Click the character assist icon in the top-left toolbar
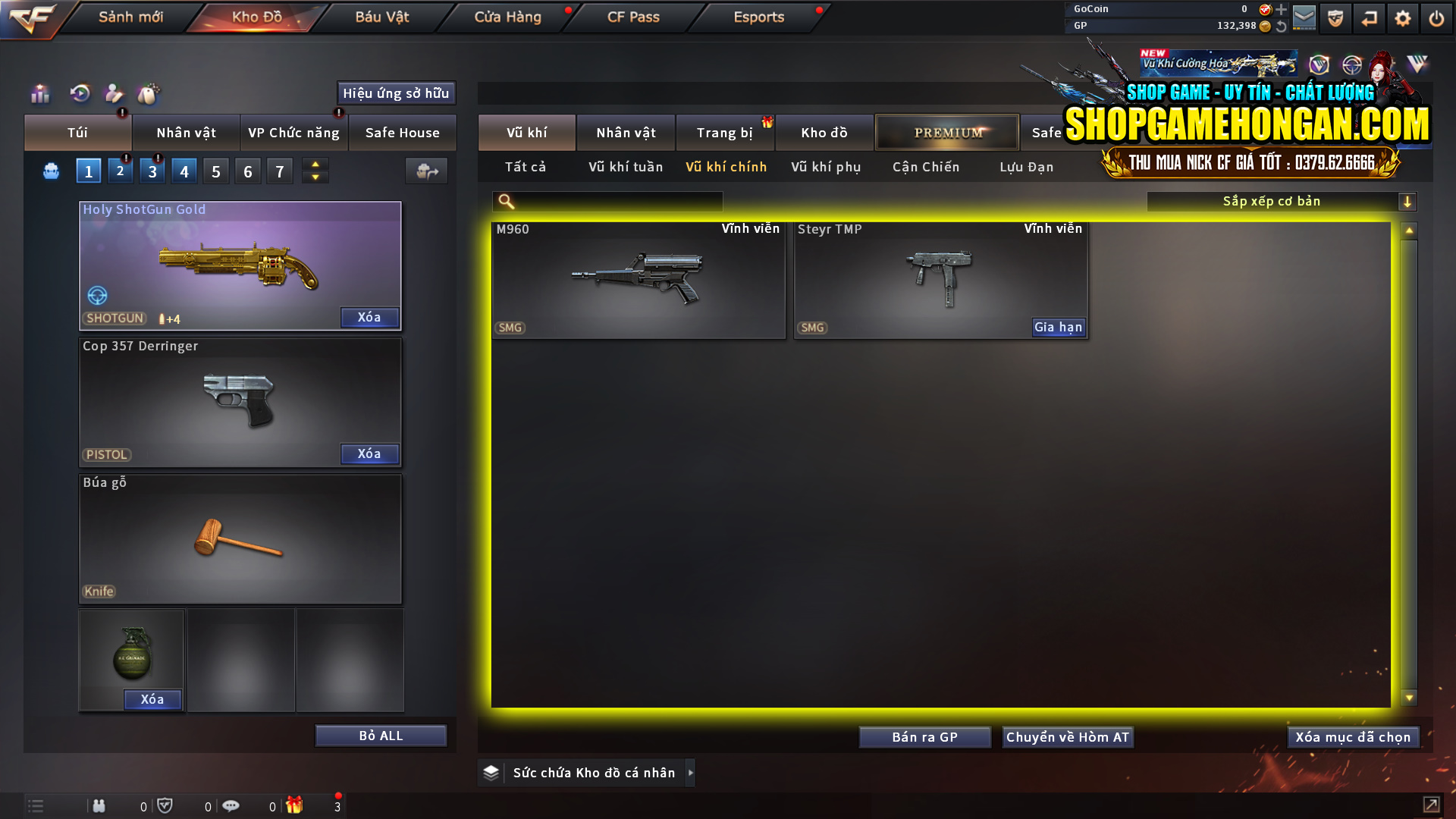Screen dimensions: 1456x819 pos(113,94)
